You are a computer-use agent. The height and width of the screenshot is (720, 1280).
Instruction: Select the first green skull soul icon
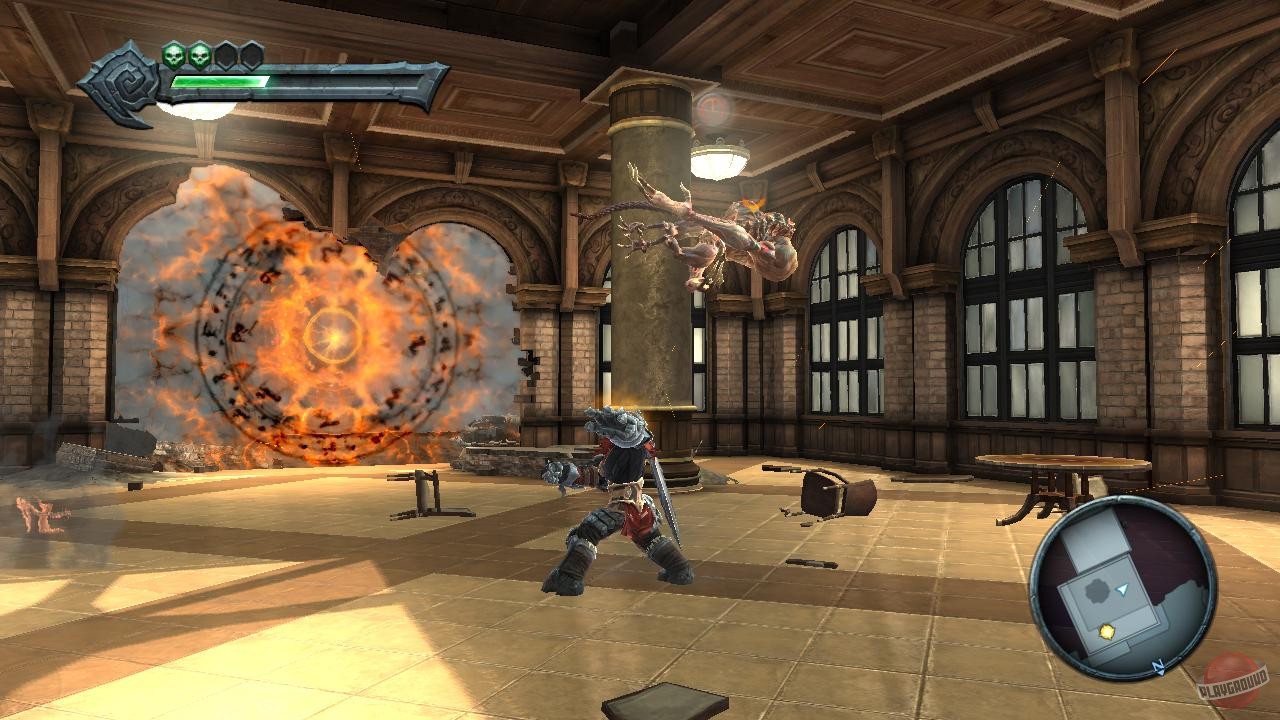(174, 55)
